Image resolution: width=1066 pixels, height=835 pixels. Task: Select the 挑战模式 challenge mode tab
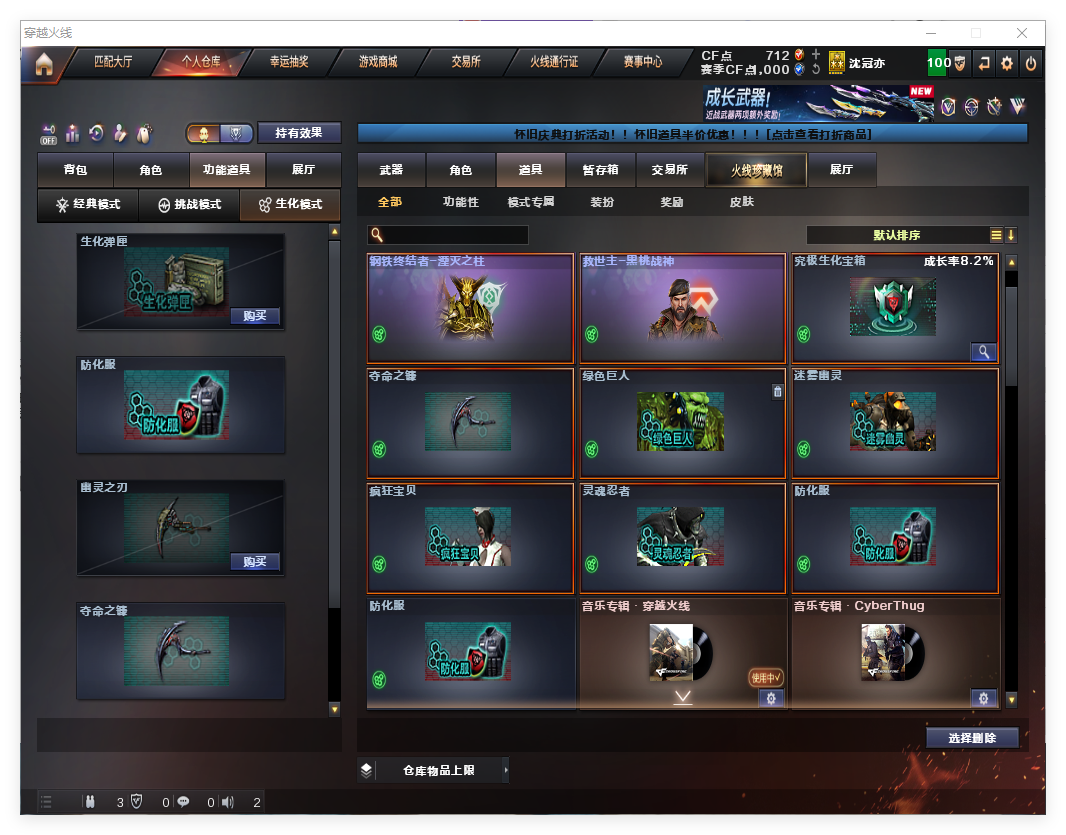(x=190, y=205)
